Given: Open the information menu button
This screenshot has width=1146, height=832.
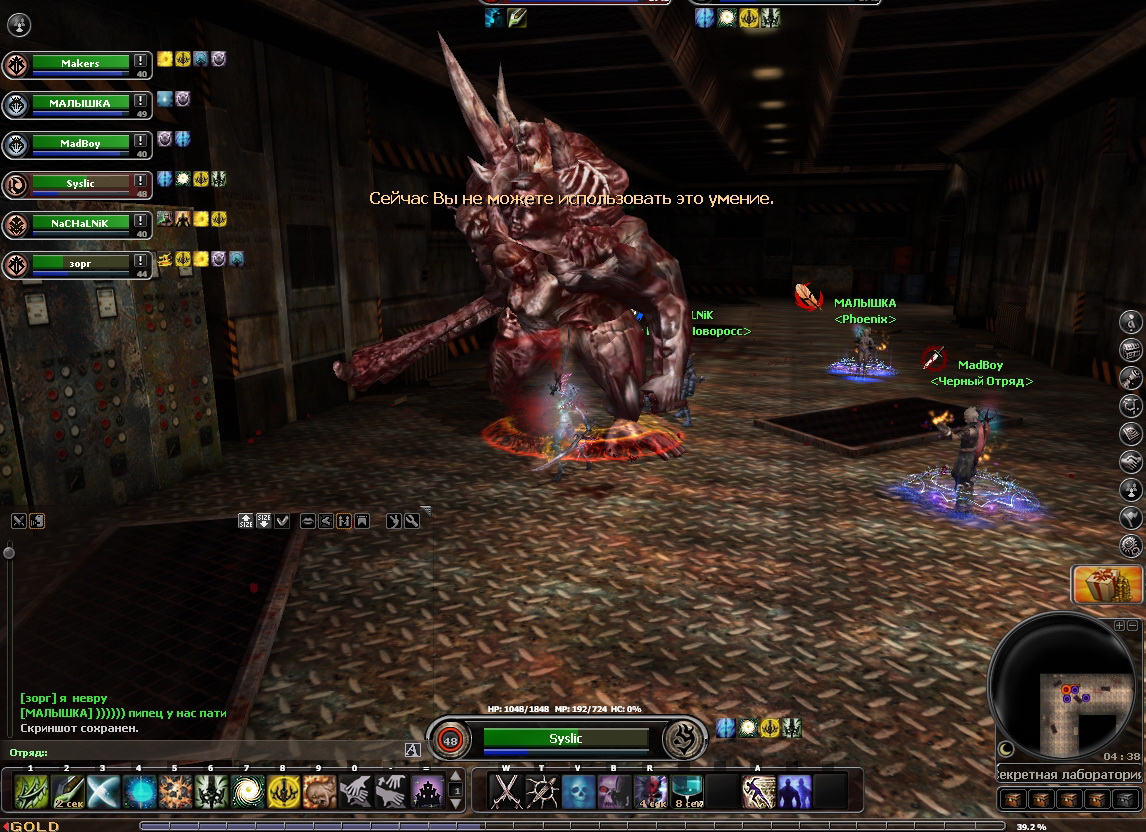Looking at the screenshot, I should (1132, 321).
